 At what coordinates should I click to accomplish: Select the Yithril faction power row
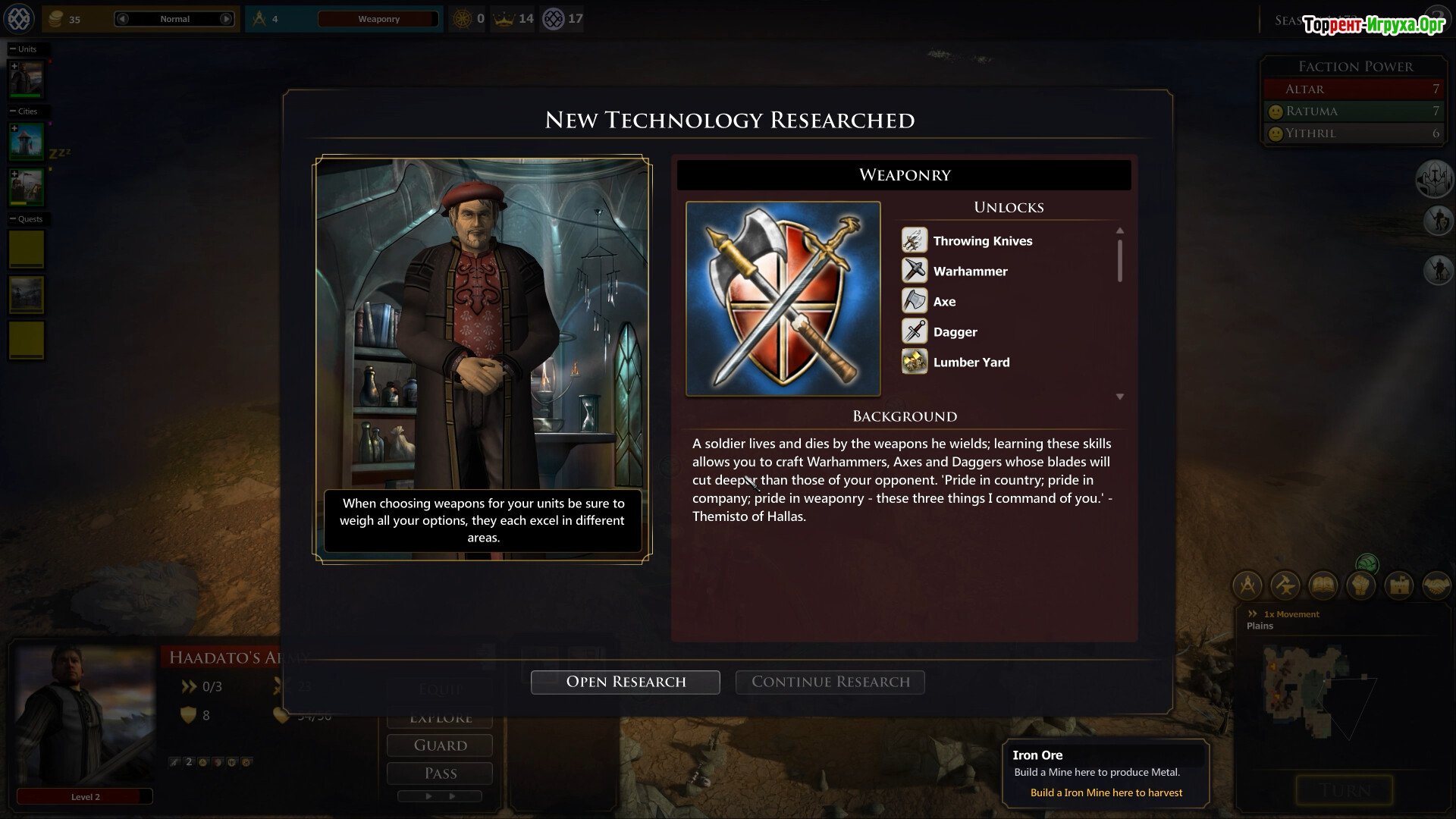(1354, 133)
